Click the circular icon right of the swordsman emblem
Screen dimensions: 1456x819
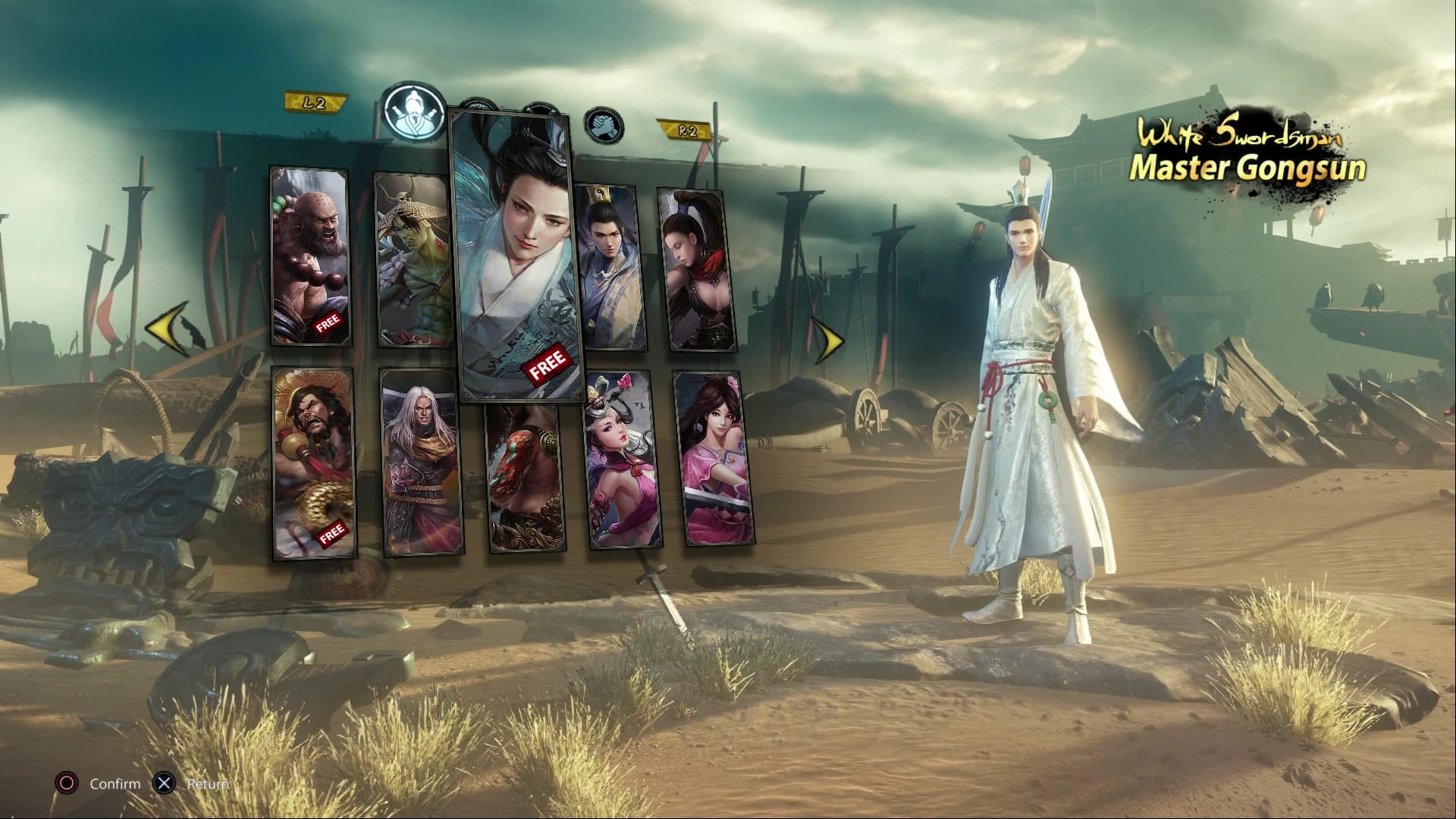pos(478,106)
